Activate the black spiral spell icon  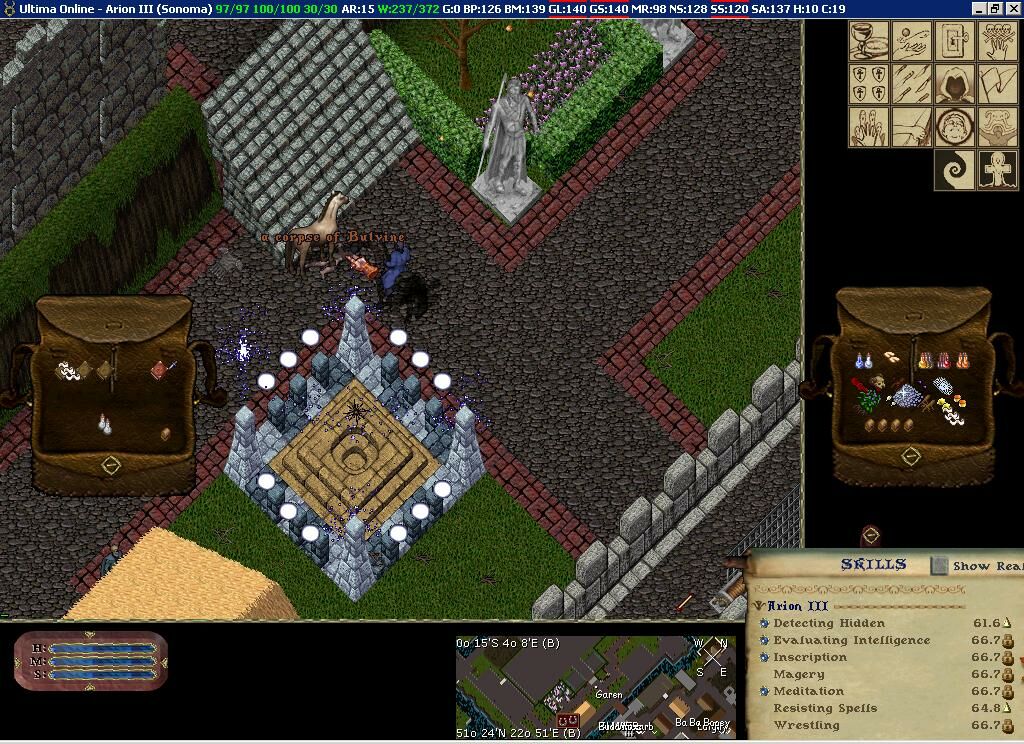[x=954, y=170]
